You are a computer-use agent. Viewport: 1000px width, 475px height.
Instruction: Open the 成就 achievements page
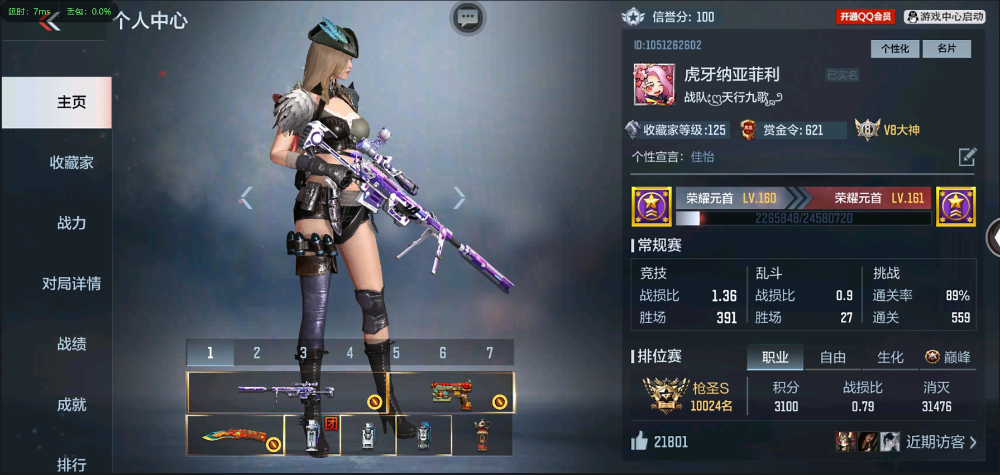[71, 404]
